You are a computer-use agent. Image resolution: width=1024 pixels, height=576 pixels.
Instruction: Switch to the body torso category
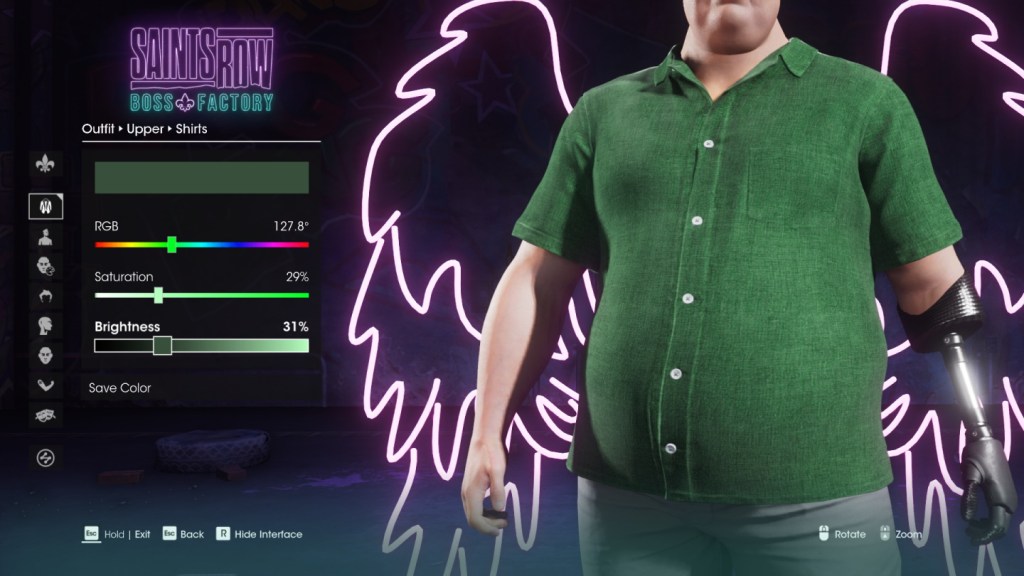[x=45, y=237]
